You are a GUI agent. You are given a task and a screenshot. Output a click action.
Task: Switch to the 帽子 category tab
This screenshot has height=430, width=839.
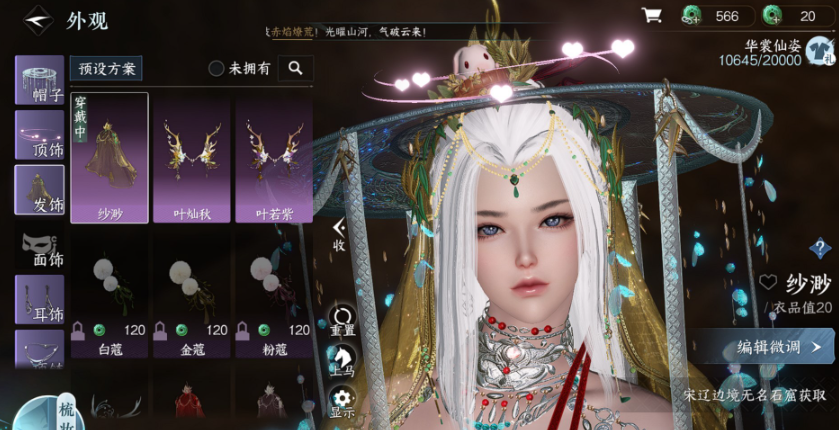tap(39, 80)
